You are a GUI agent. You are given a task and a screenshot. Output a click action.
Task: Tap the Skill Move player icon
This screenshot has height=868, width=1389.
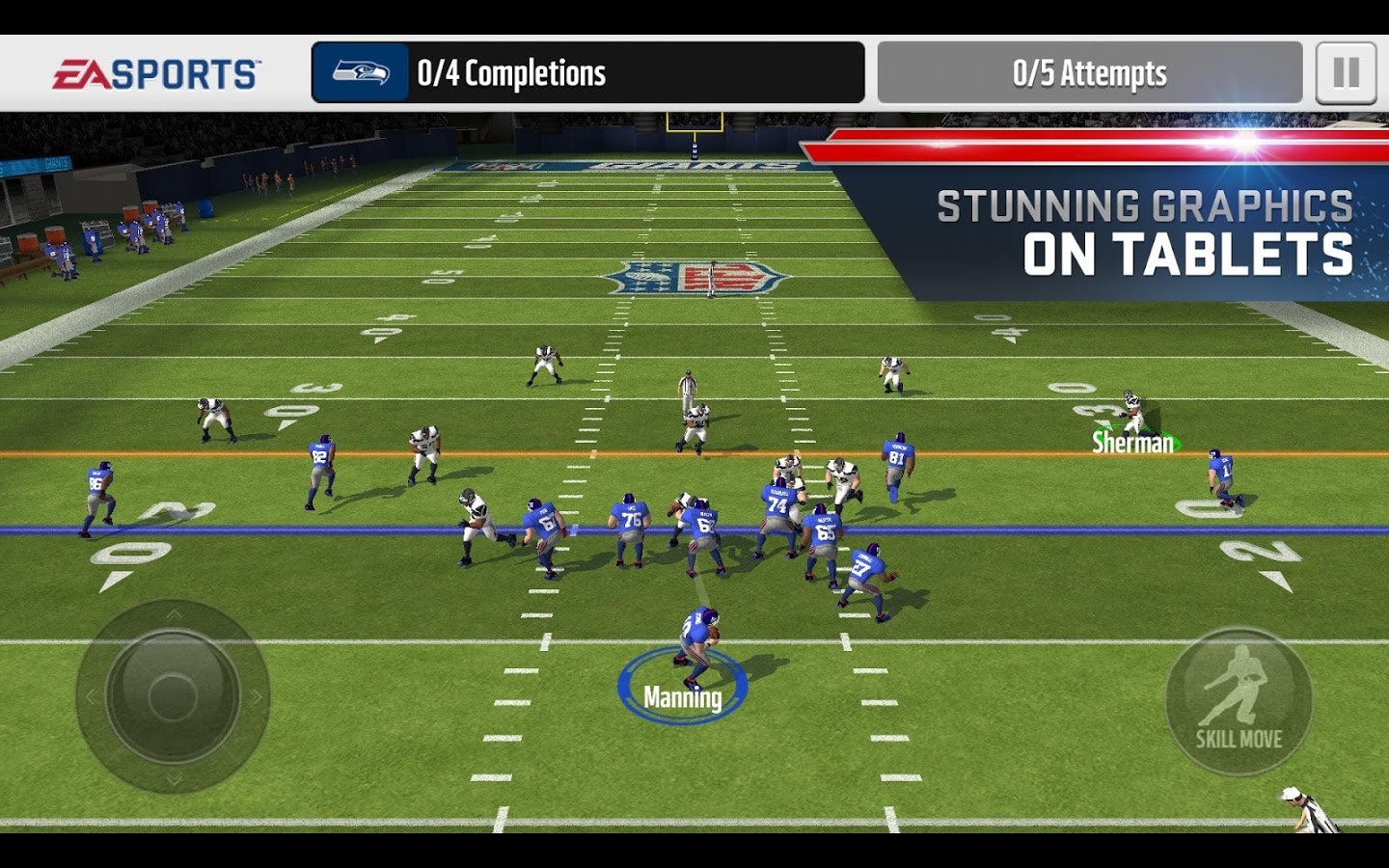[x=1240, y=685]
